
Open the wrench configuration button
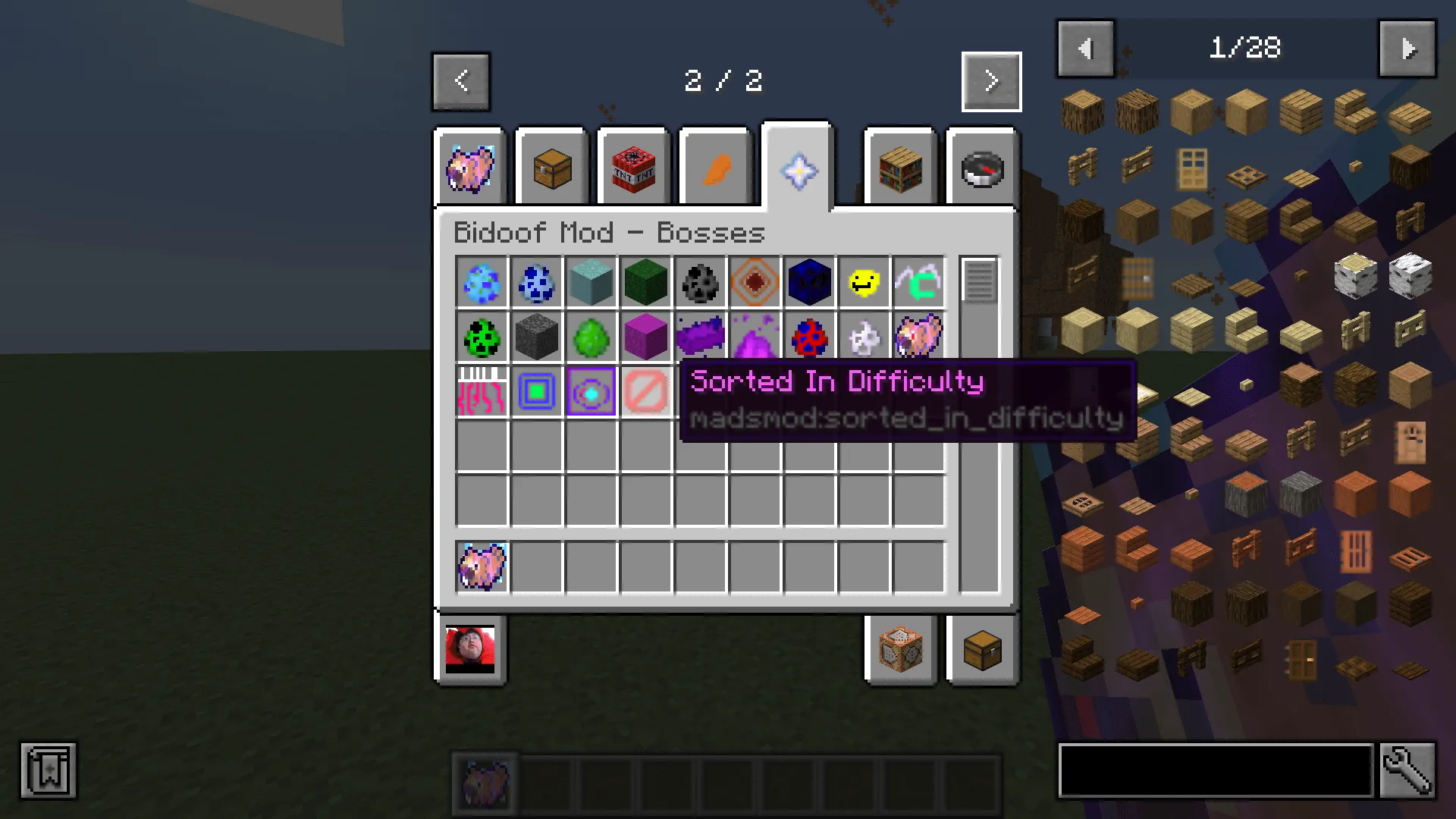tap(1407, 770)
